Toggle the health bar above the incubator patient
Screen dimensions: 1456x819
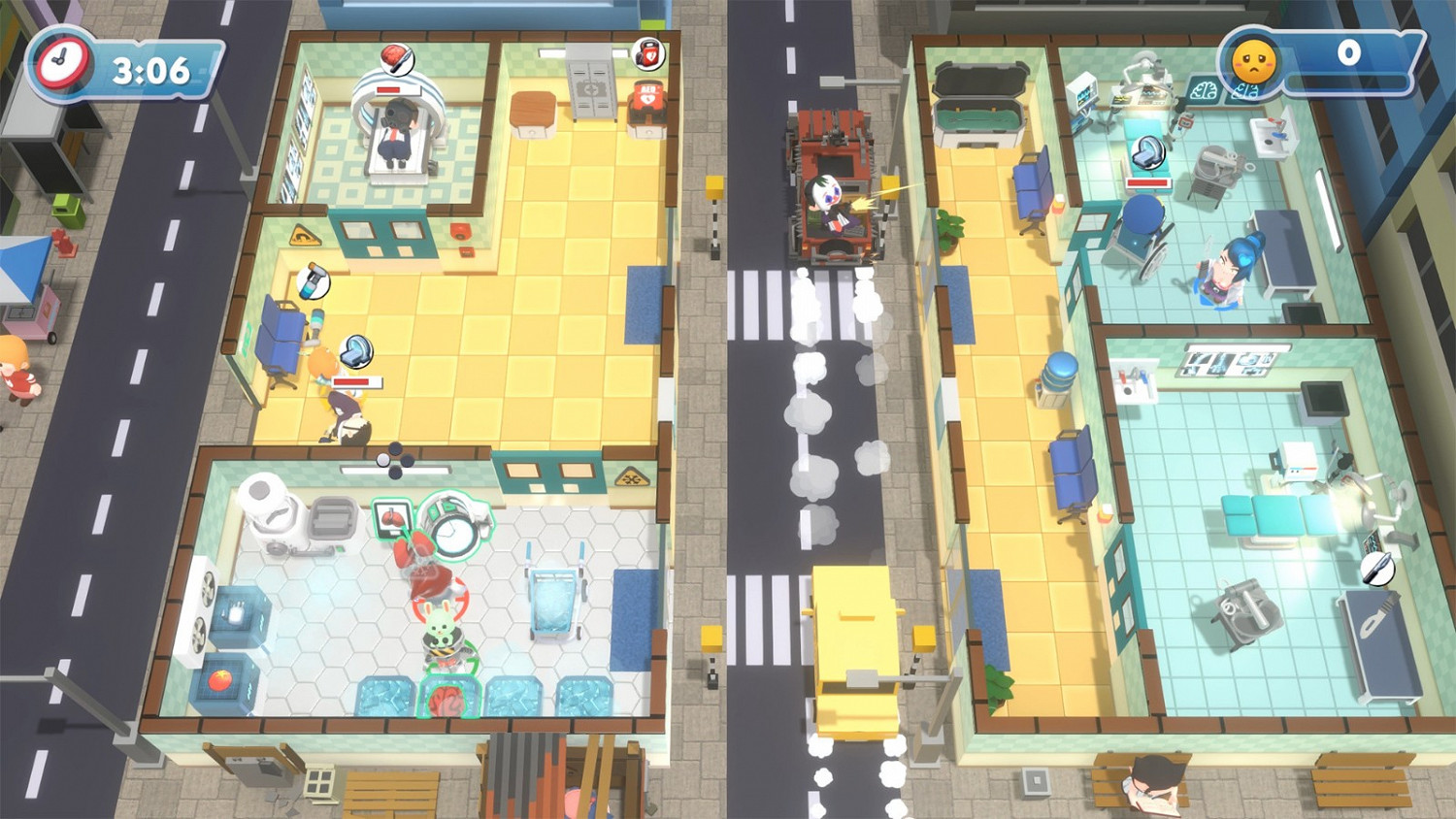pyautogui.click(x=1148, y=182)
